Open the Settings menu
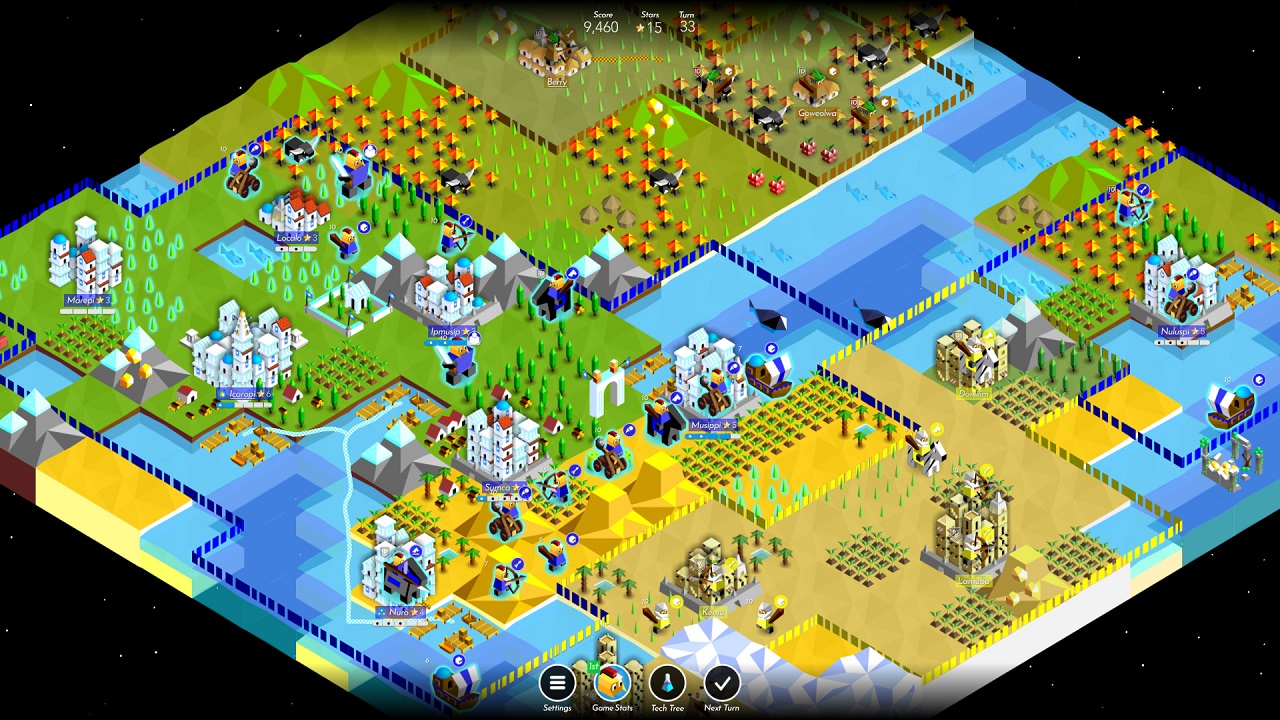1280x720 pixels. point(556,685)
